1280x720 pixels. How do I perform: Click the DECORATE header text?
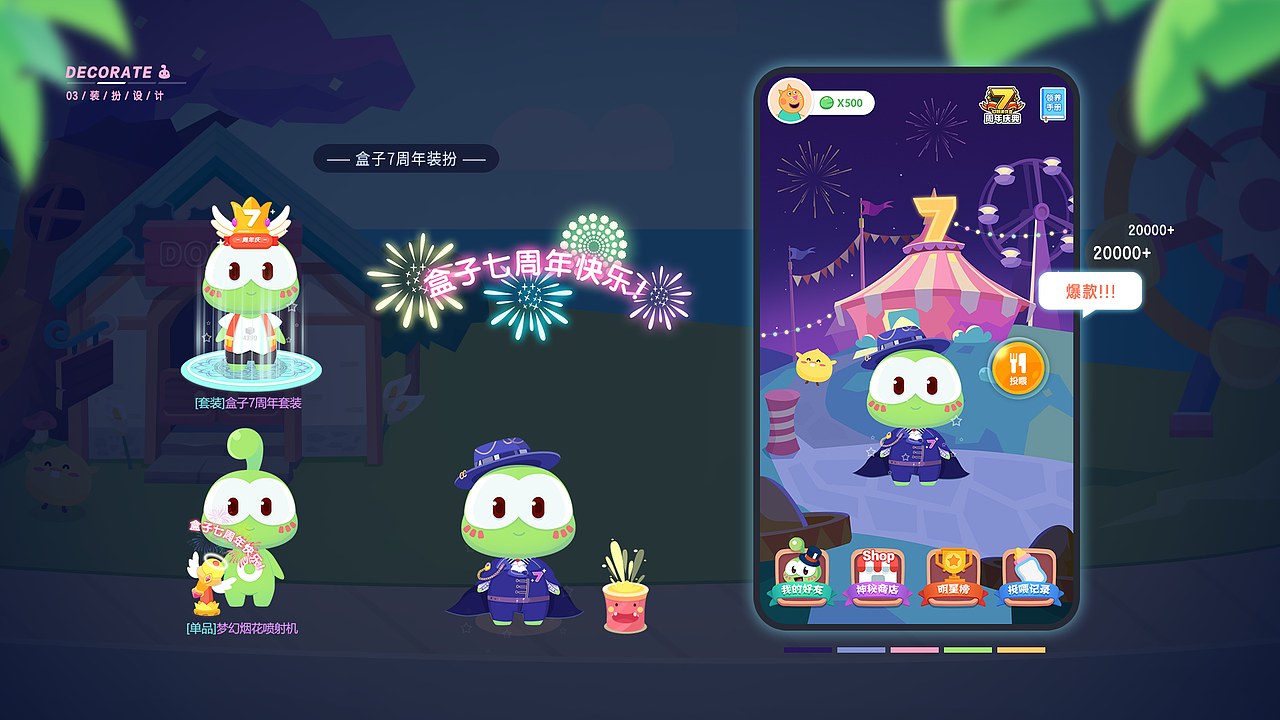point(110,72)
